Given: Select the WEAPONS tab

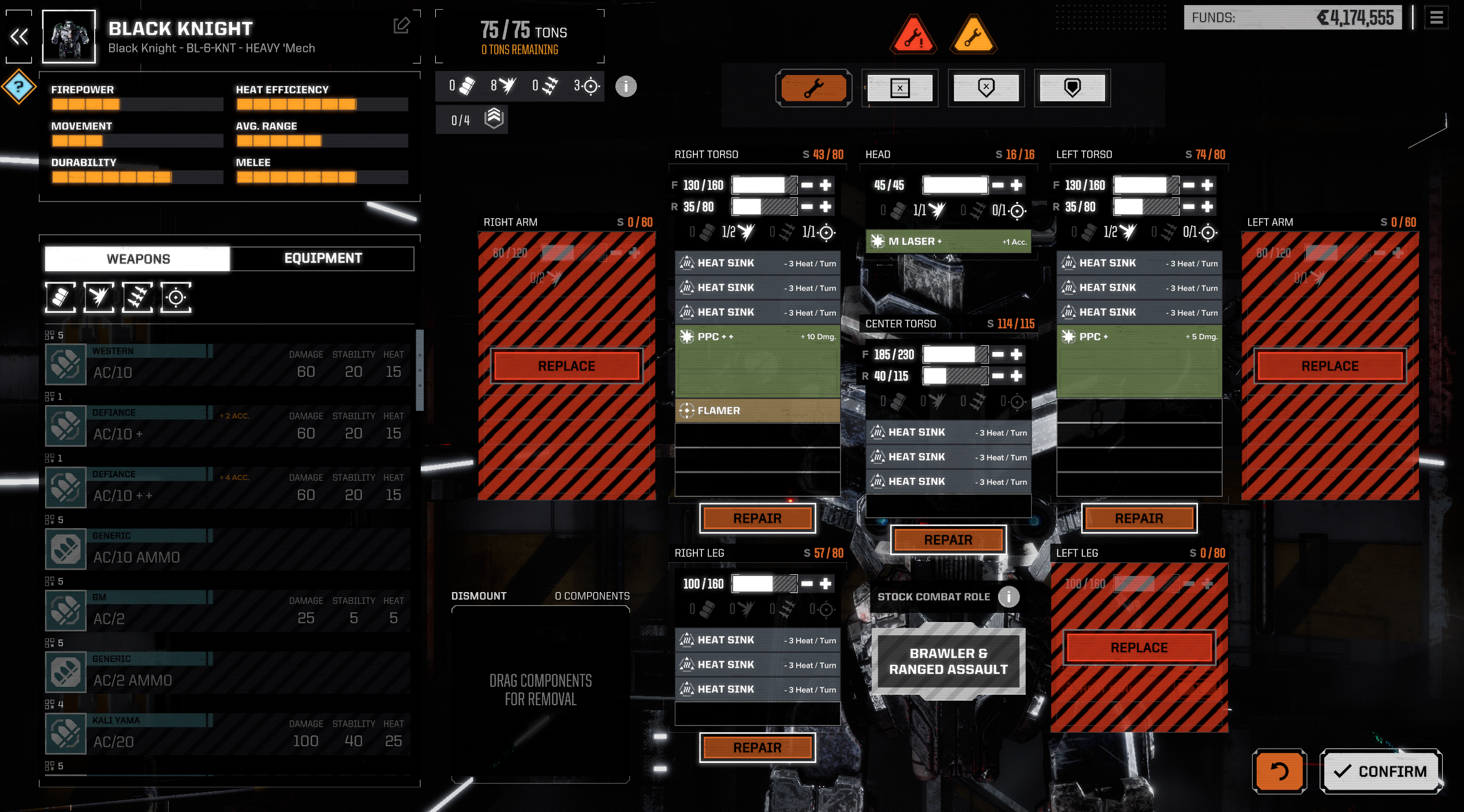Looking at the screenshot, I should pos(137,258).
